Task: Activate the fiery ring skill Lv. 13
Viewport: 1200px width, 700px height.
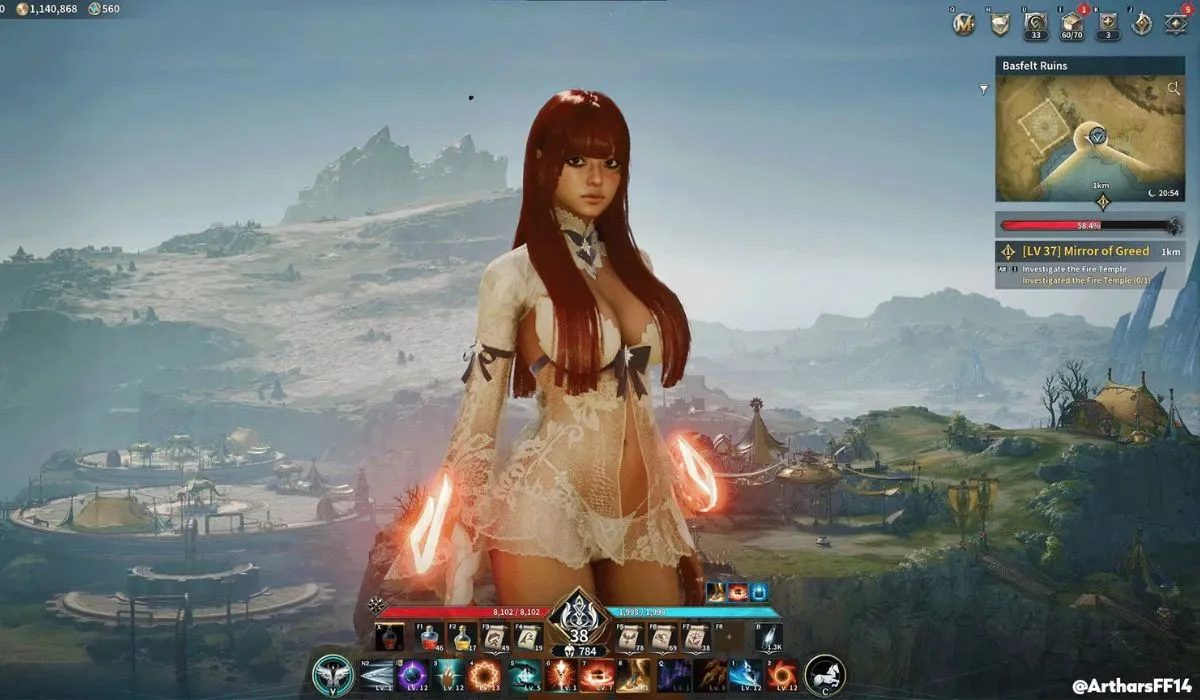Action: pos(485,675)
